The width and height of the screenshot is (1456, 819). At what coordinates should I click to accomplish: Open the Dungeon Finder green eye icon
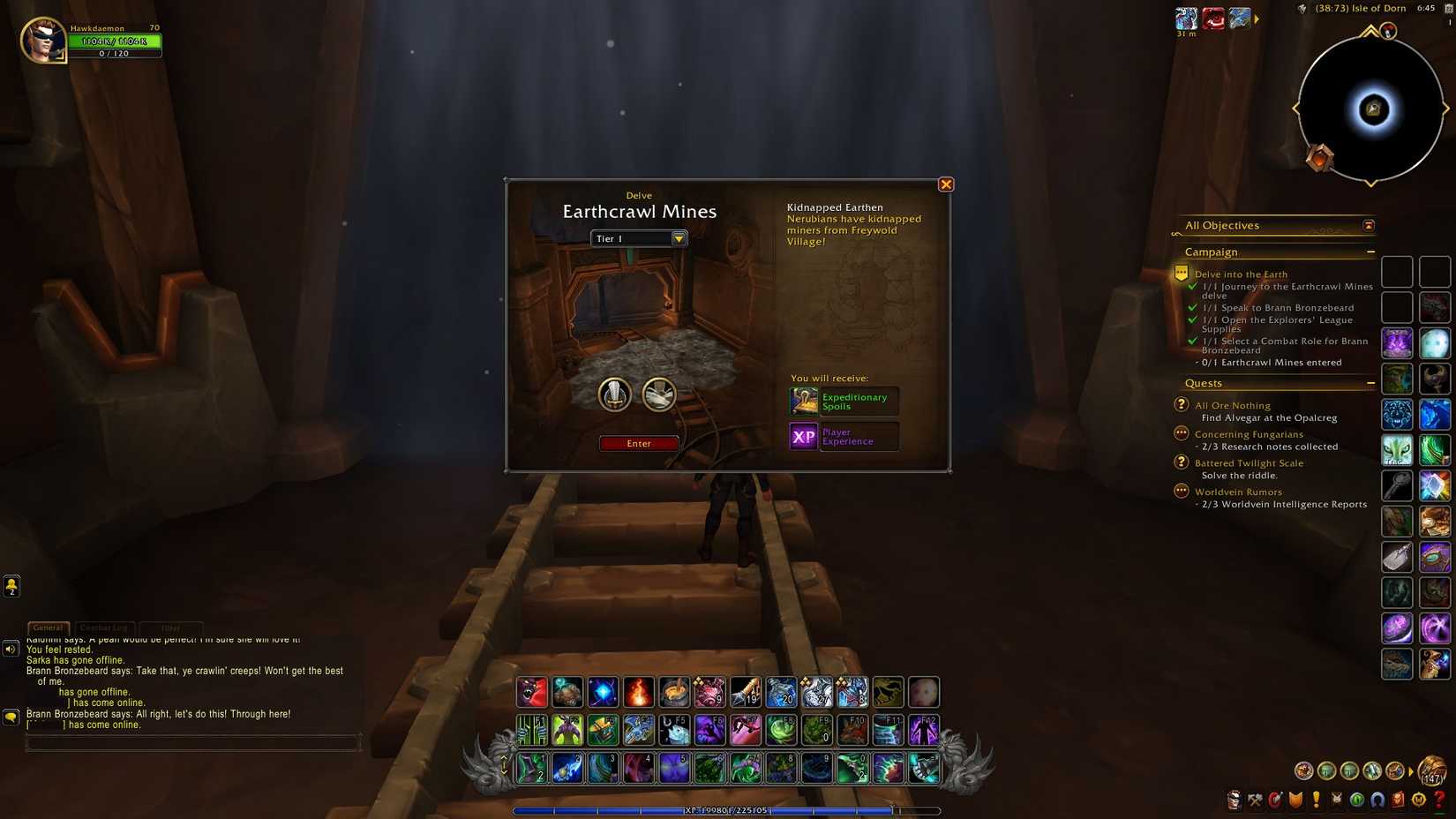click(x=1359, y=800)
